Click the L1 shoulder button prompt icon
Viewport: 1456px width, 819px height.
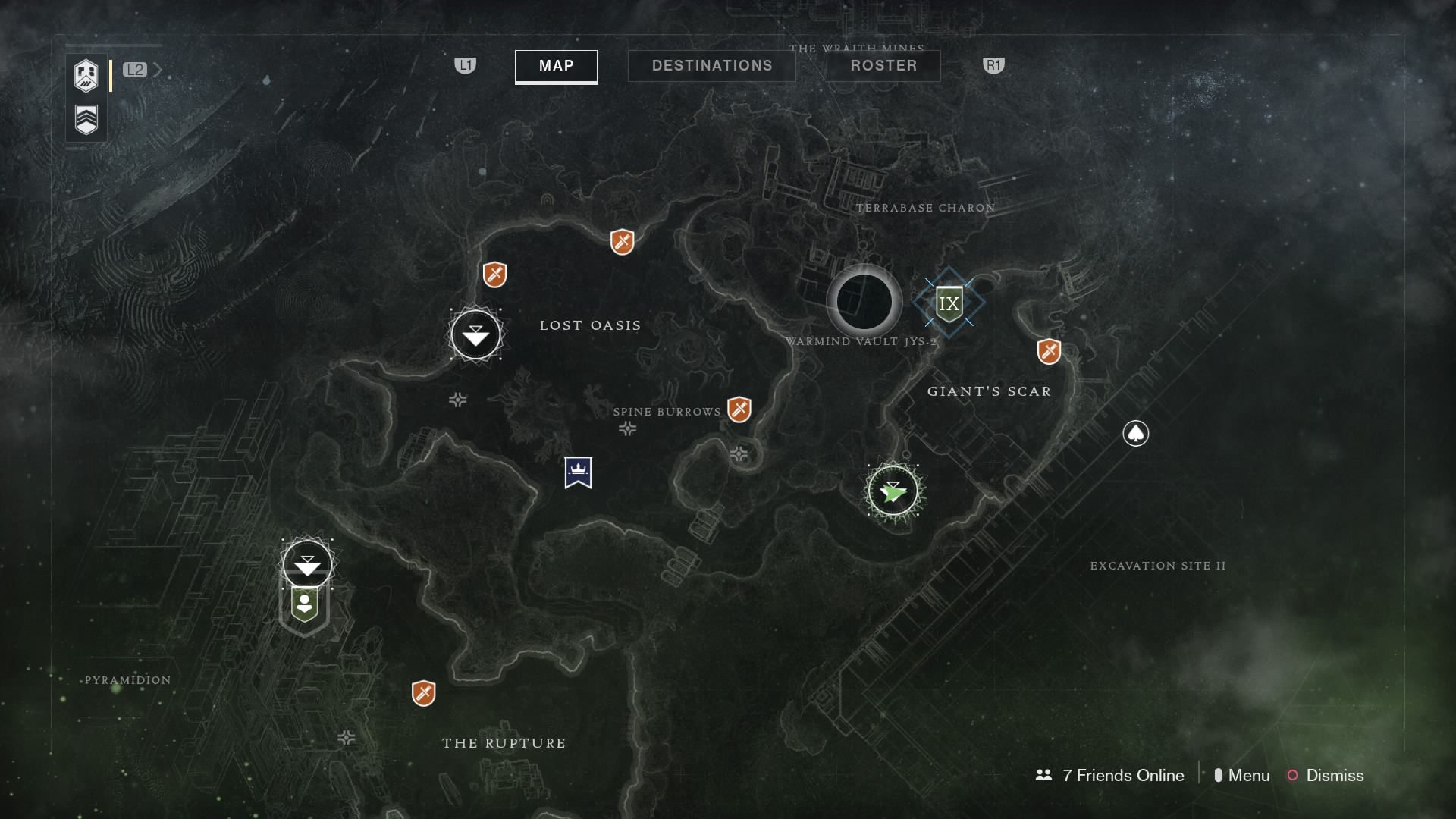pyautogui.click(x=466, y=67)
